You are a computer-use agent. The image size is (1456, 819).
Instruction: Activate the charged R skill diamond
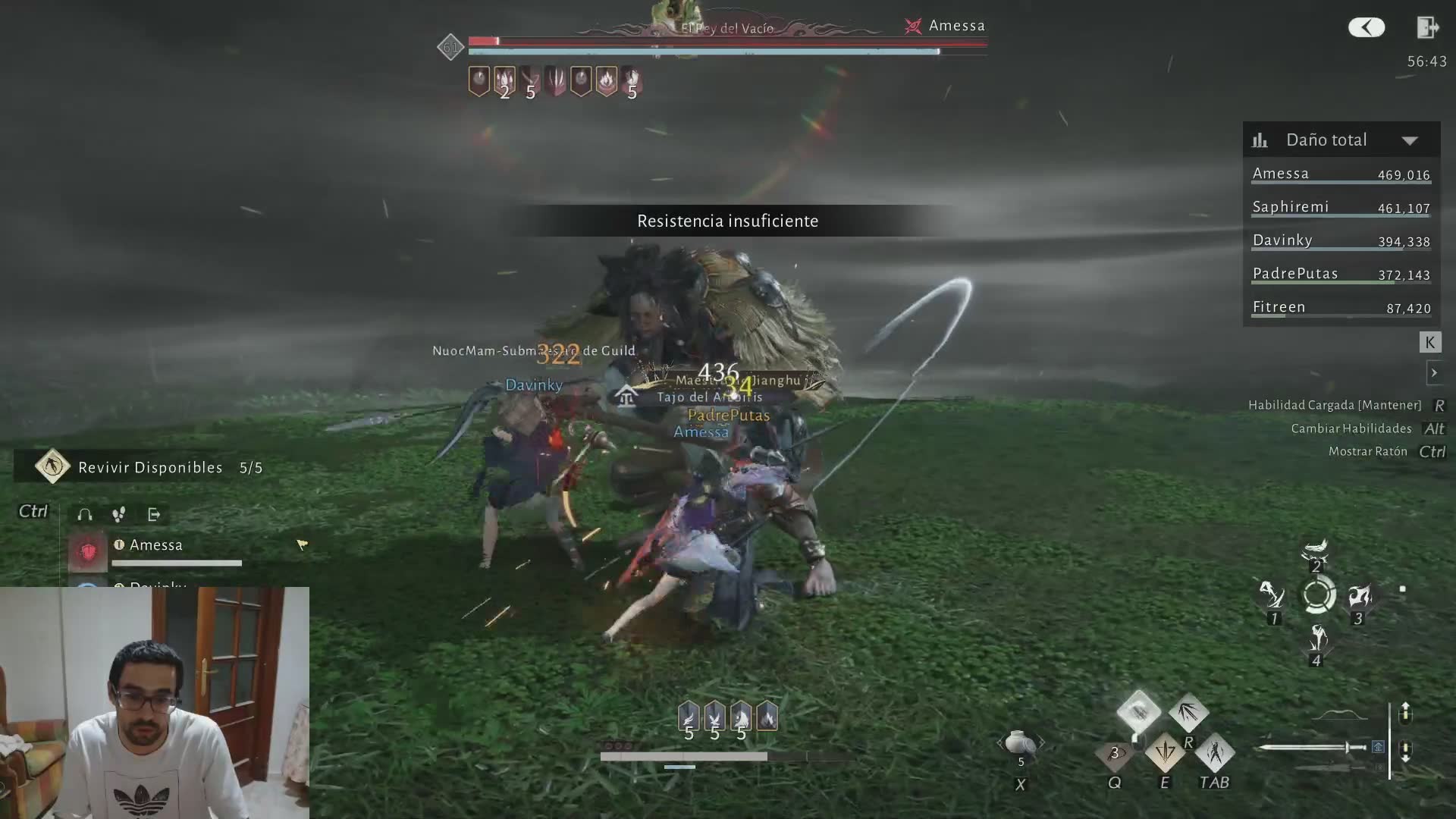1188,713
